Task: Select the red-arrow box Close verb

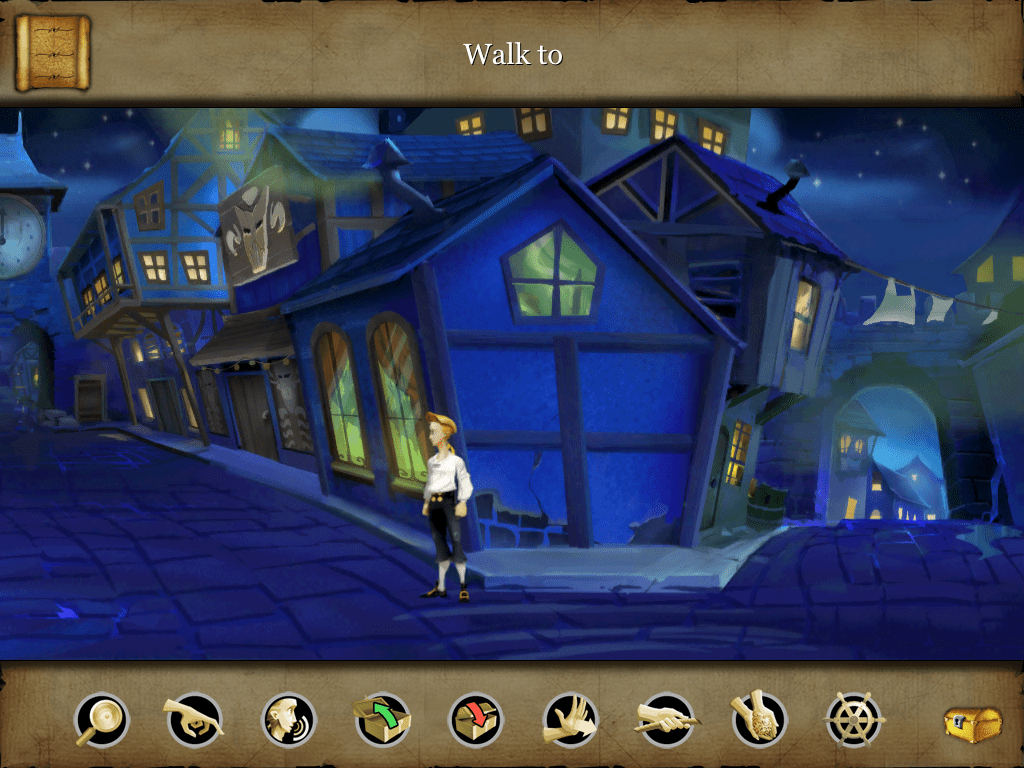Action: [x=476, y=719]
